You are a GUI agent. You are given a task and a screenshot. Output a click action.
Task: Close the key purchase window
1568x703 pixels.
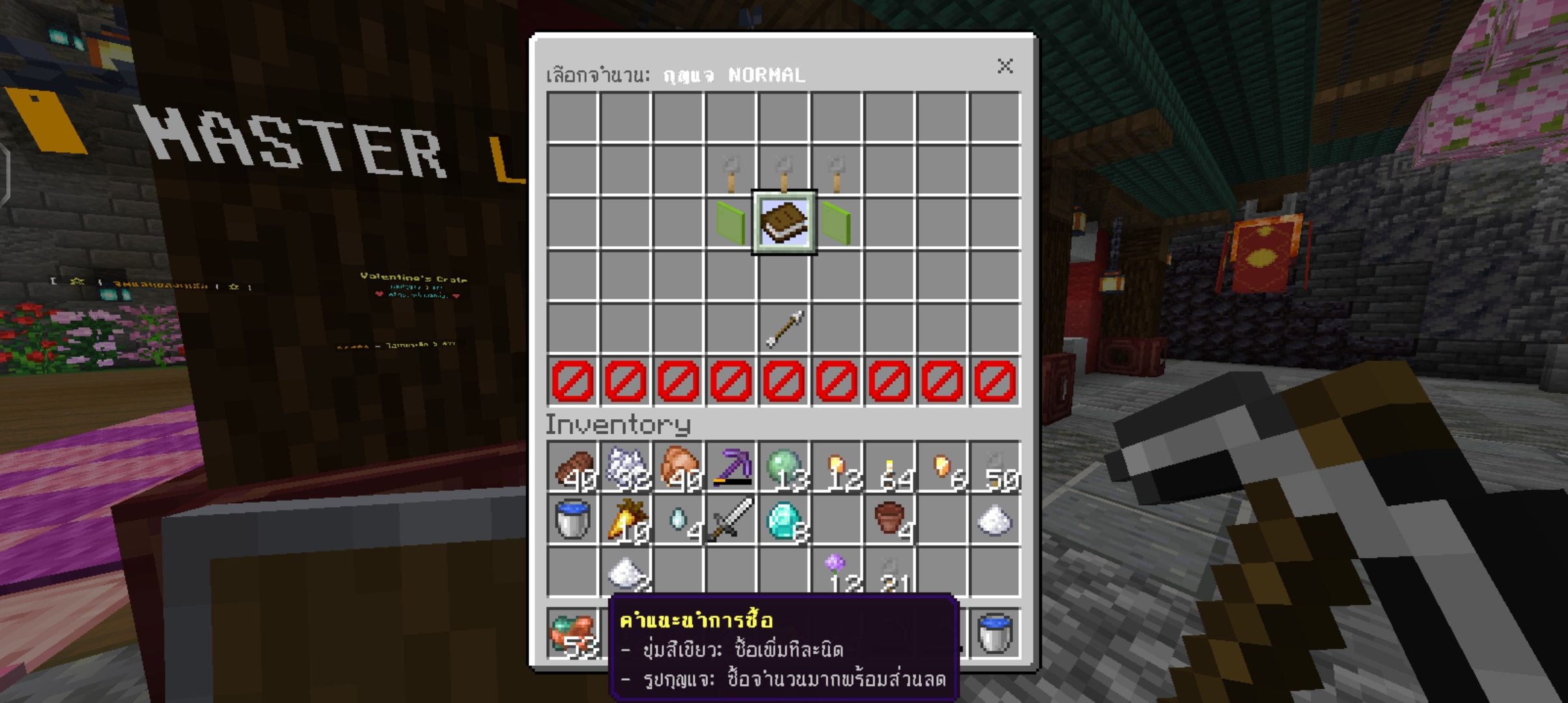click(x=1005, y=66)
